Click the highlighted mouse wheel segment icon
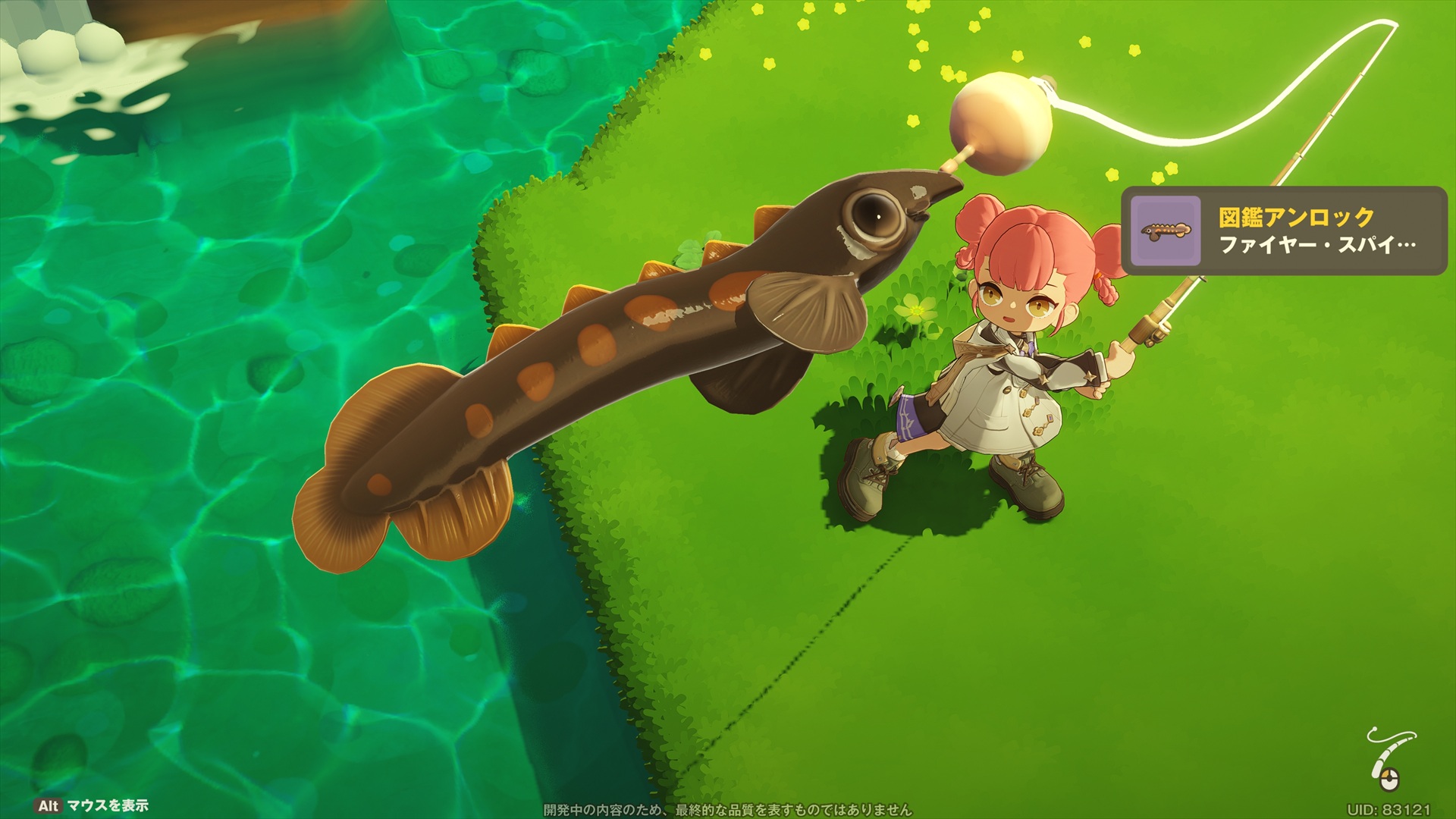This screenshot has height=819, width=1456. tap(1385, 774)
